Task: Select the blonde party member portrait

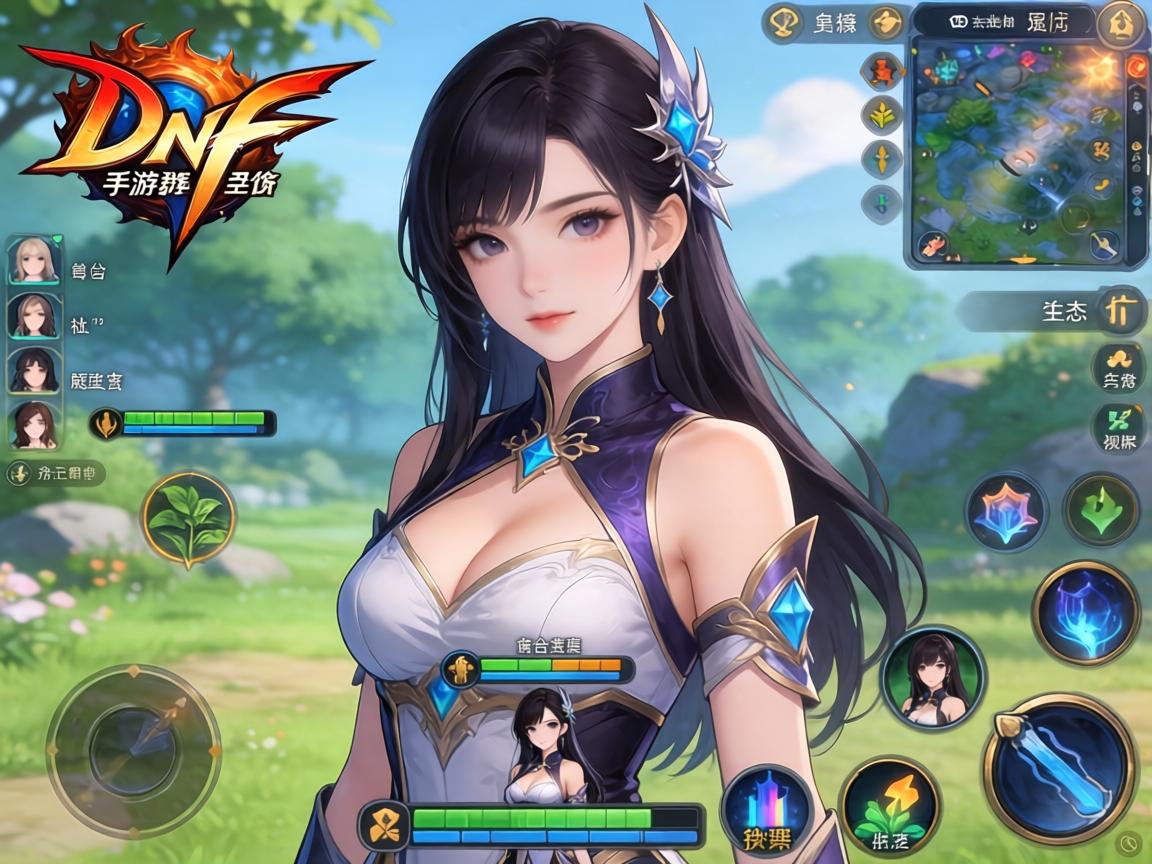Action: (33, 260)
